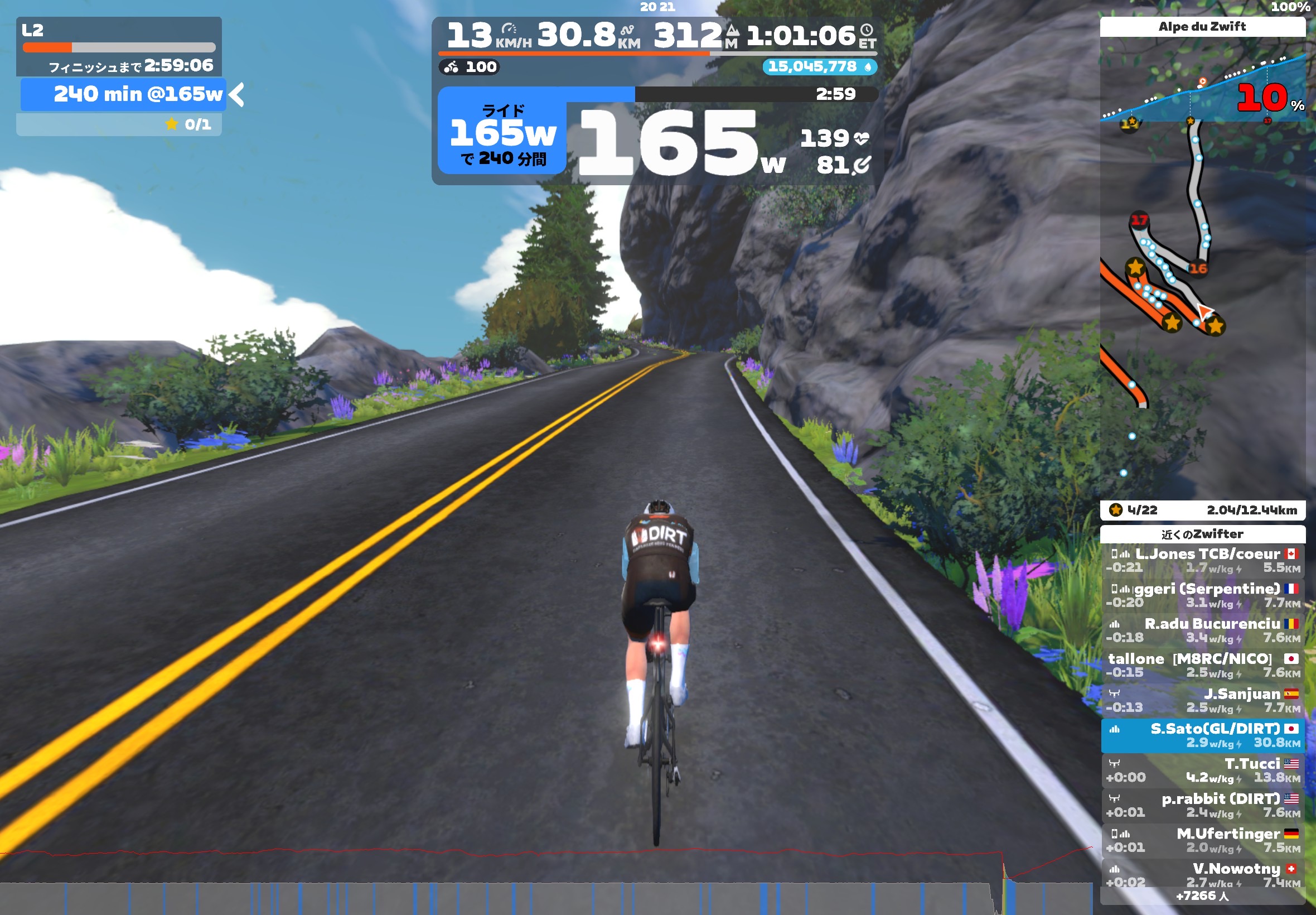Select M.Ufertinger rider entry
This screenshot has height=915, width=1316.
pyautogui.click(x=1202, y=840)
